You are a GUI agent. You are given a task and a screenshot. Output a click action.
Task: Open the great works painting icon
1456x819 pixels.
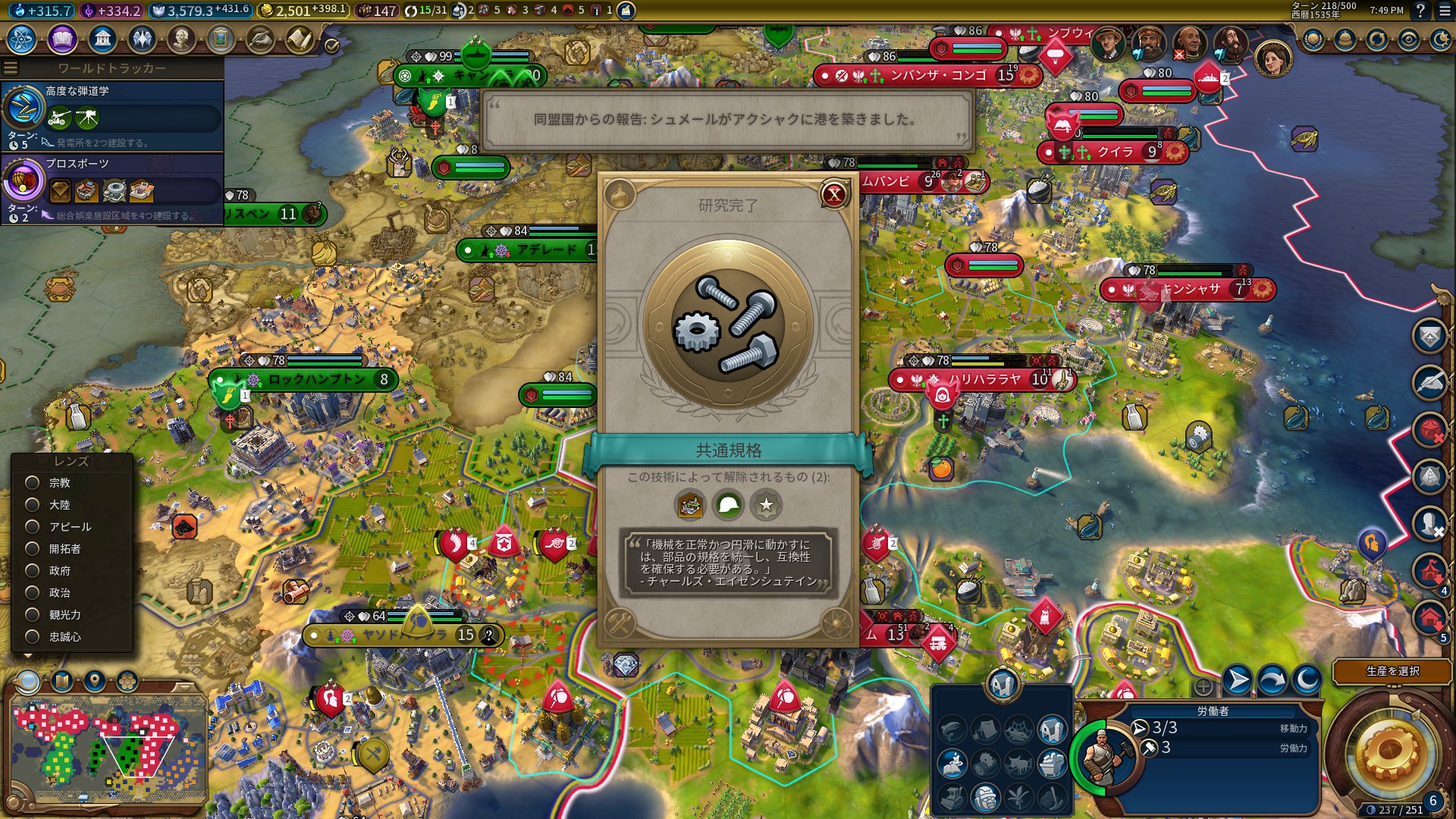(x=221, y=39)
